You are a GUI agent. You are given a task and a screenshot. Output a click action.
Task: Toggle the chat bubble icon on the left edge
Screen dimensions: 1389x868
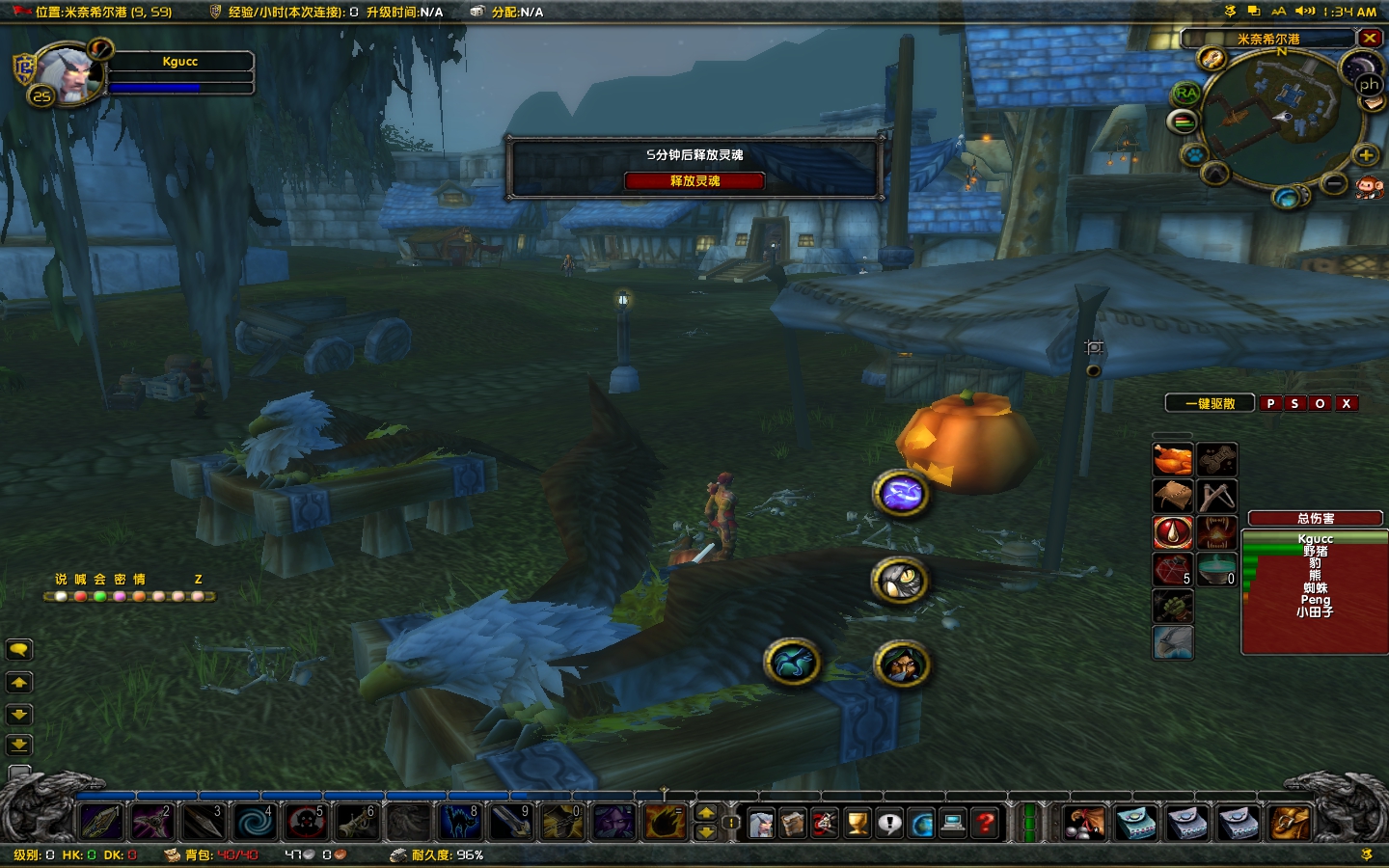(x=19, y=650)
